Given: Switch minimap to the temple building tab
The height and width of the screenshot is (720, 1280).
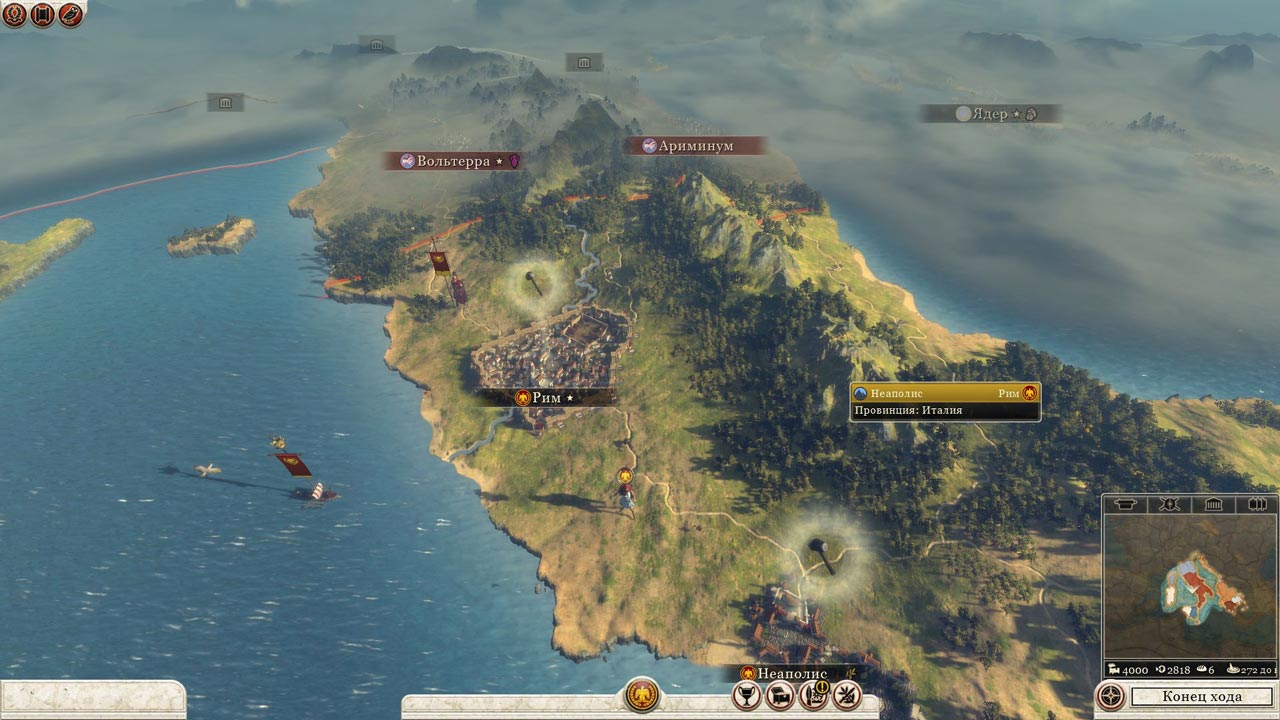Looking at the screenshot, I should point(1213,504).
